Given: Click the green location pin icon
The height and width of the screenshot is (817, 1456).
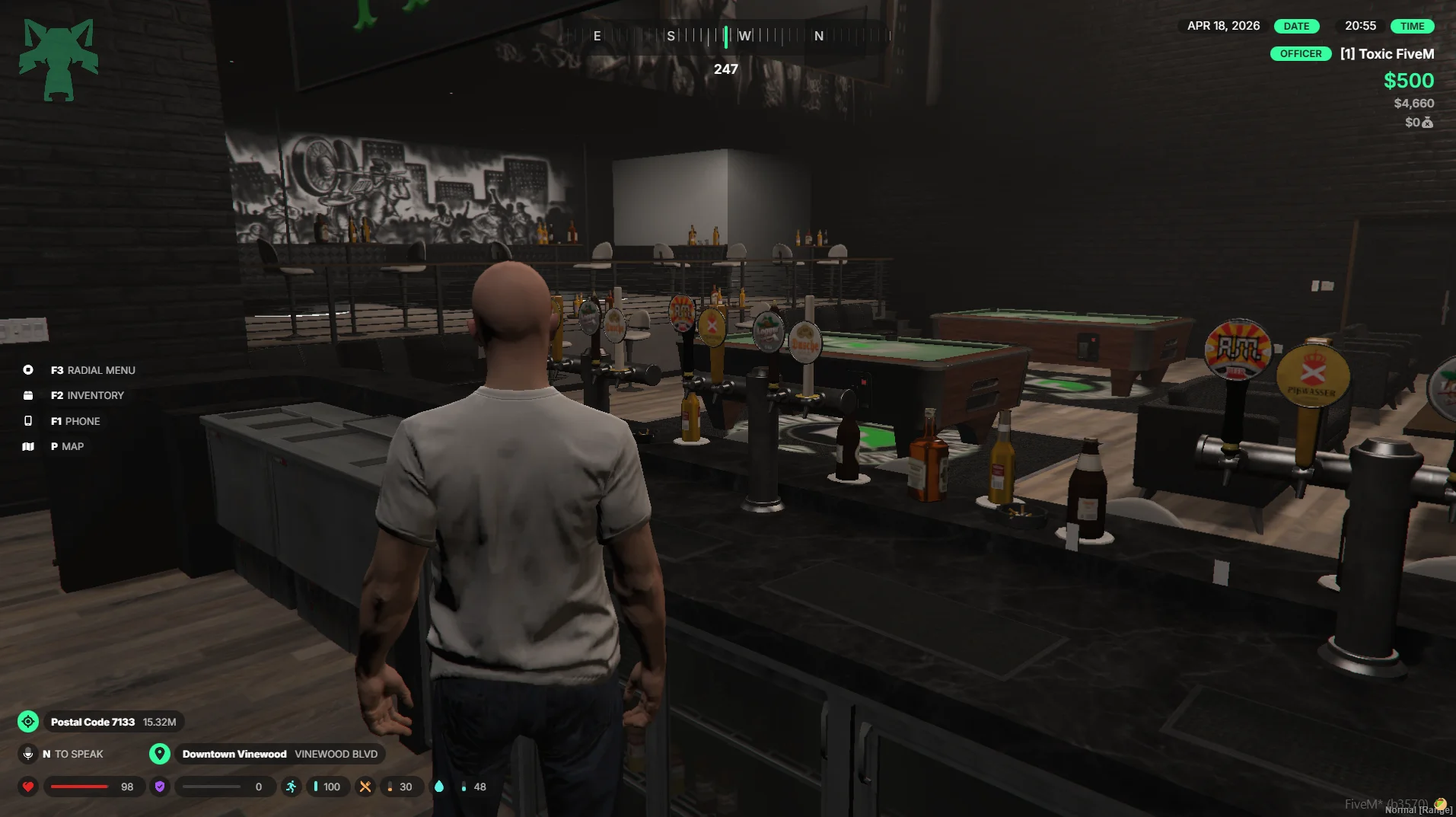Looking at the screenshot, I should click(x=159, y=754).
